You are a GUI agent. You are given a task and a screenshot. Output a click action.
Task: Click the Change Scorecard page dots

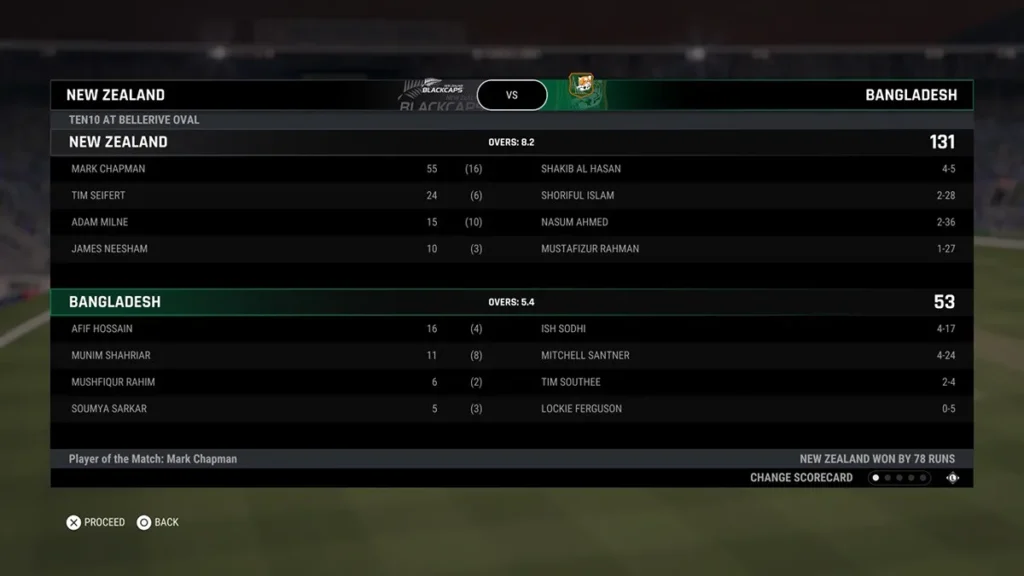point(899,478)
